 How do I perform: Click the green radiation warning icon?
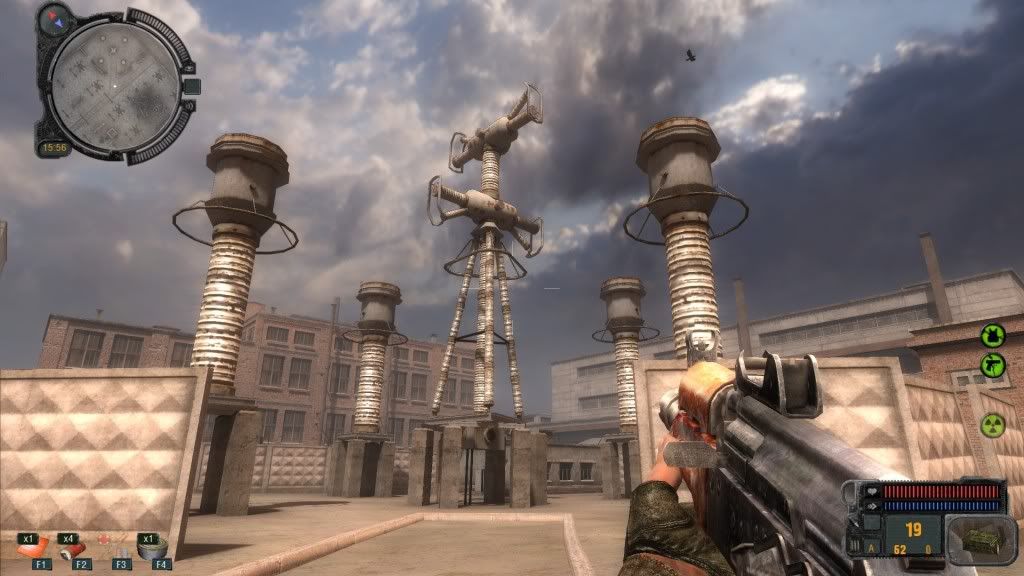pos(991,425)
